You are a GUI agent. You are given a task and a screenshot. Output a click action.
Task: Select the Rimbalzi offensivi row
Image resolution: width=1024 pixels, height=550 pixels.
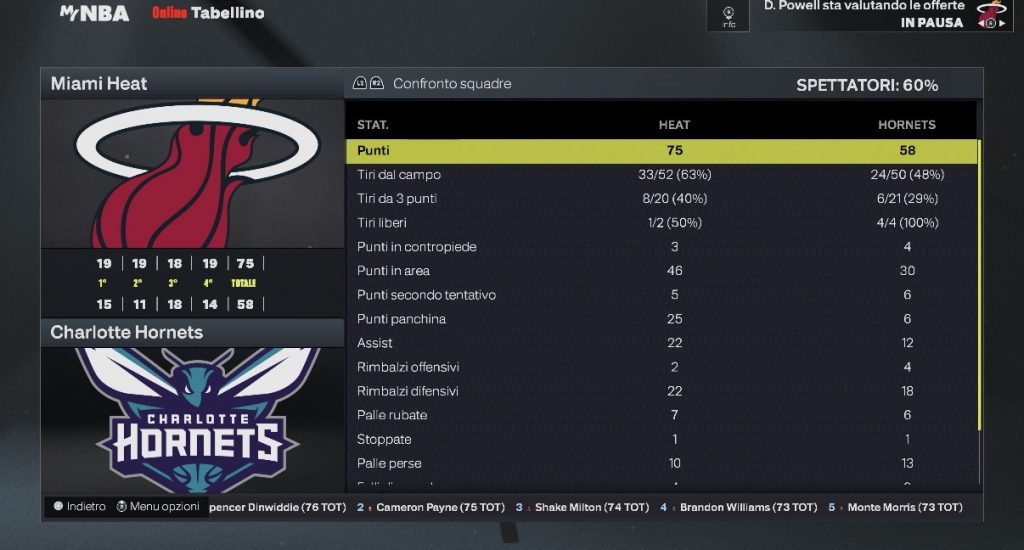click(x=660, y=367)
